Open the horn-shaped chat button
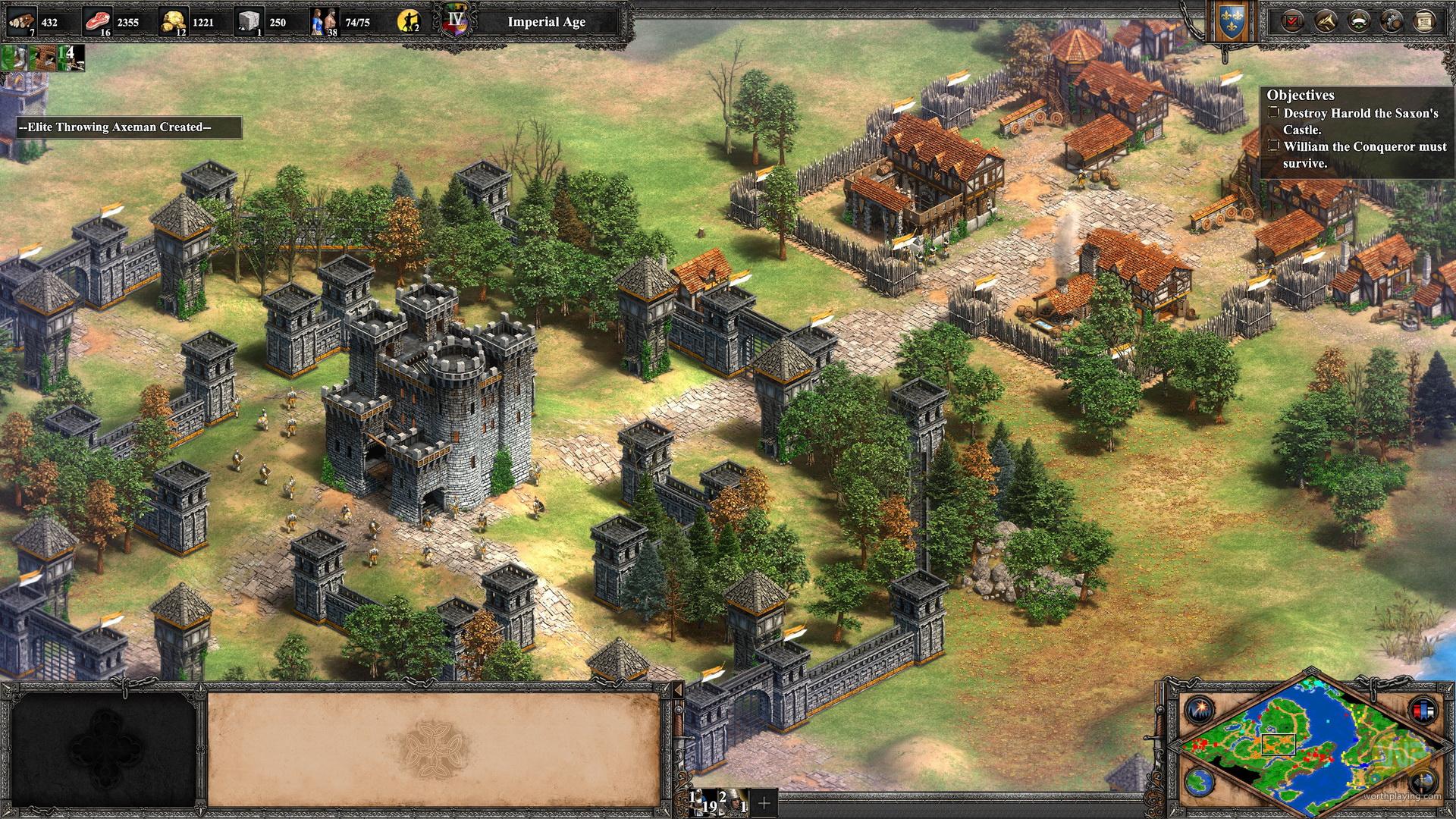Image resolution: width=1456 pixels, height=819 pixels. [x=1325, y=21]
